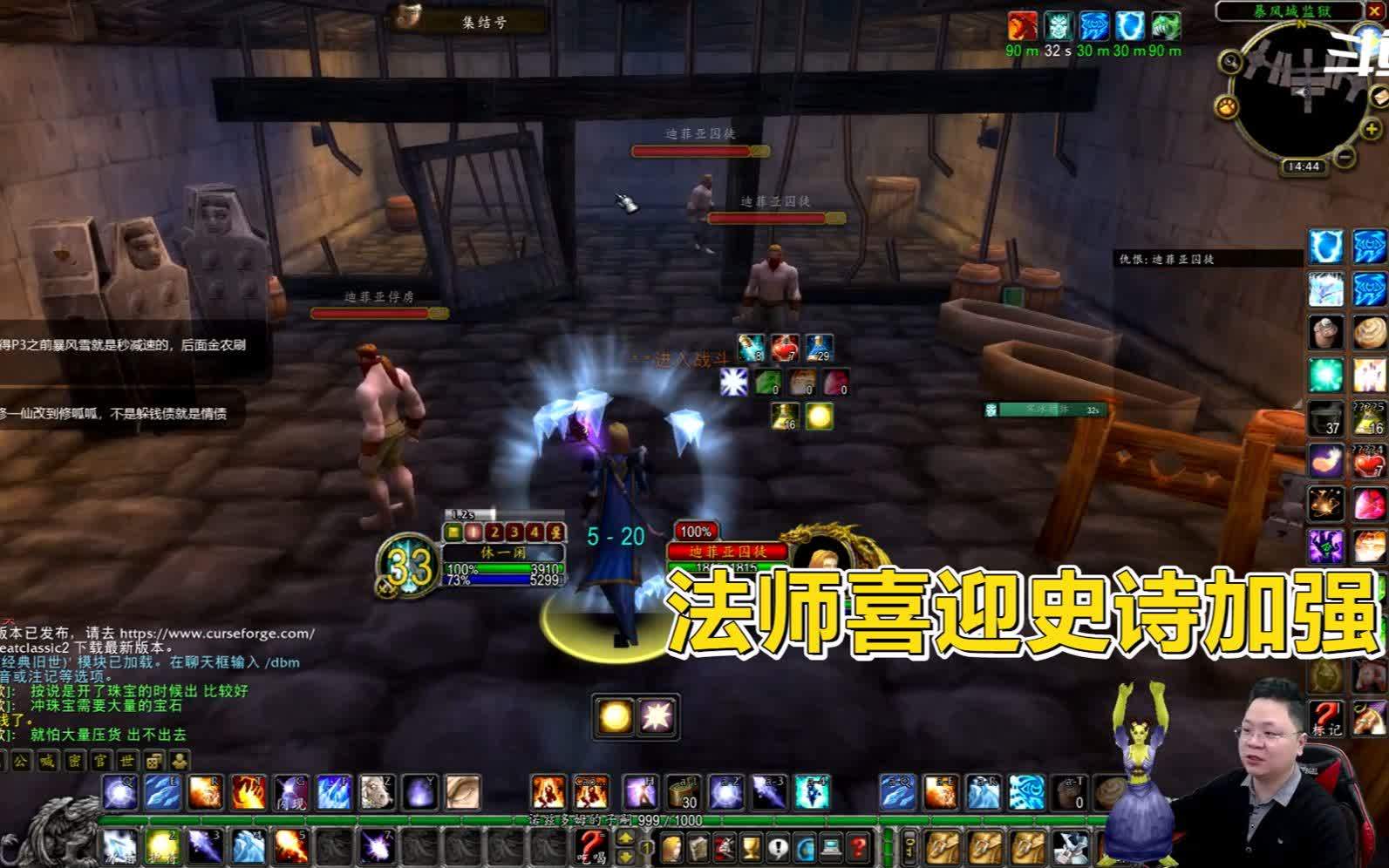1389x868 pixels.
Task: Cancel the red 90m buff icon
Action: tap(1022, 26)
